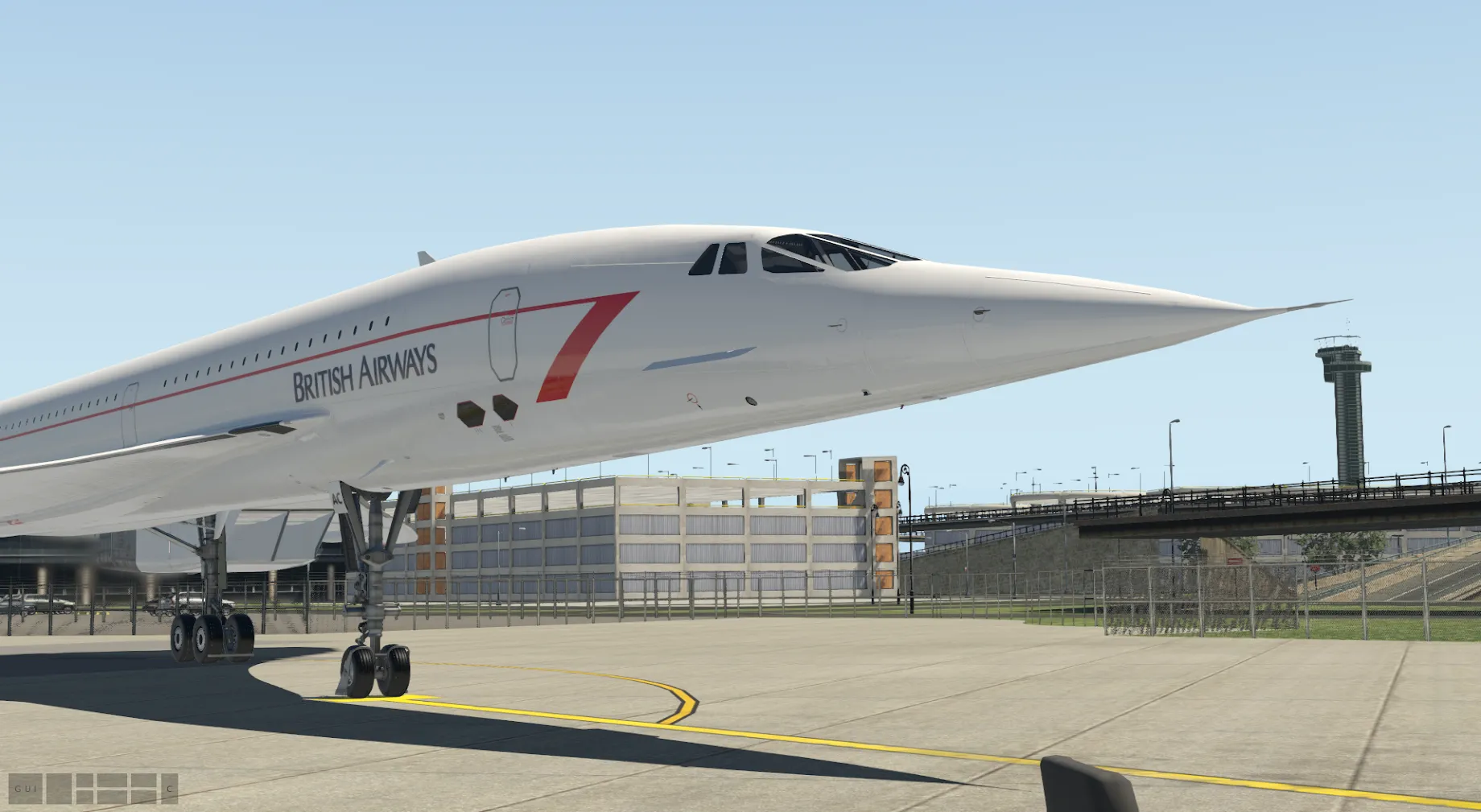Click the GUI button on the overlay
1481x812 pixels.
pyautogui.click(x=25, y=789)
